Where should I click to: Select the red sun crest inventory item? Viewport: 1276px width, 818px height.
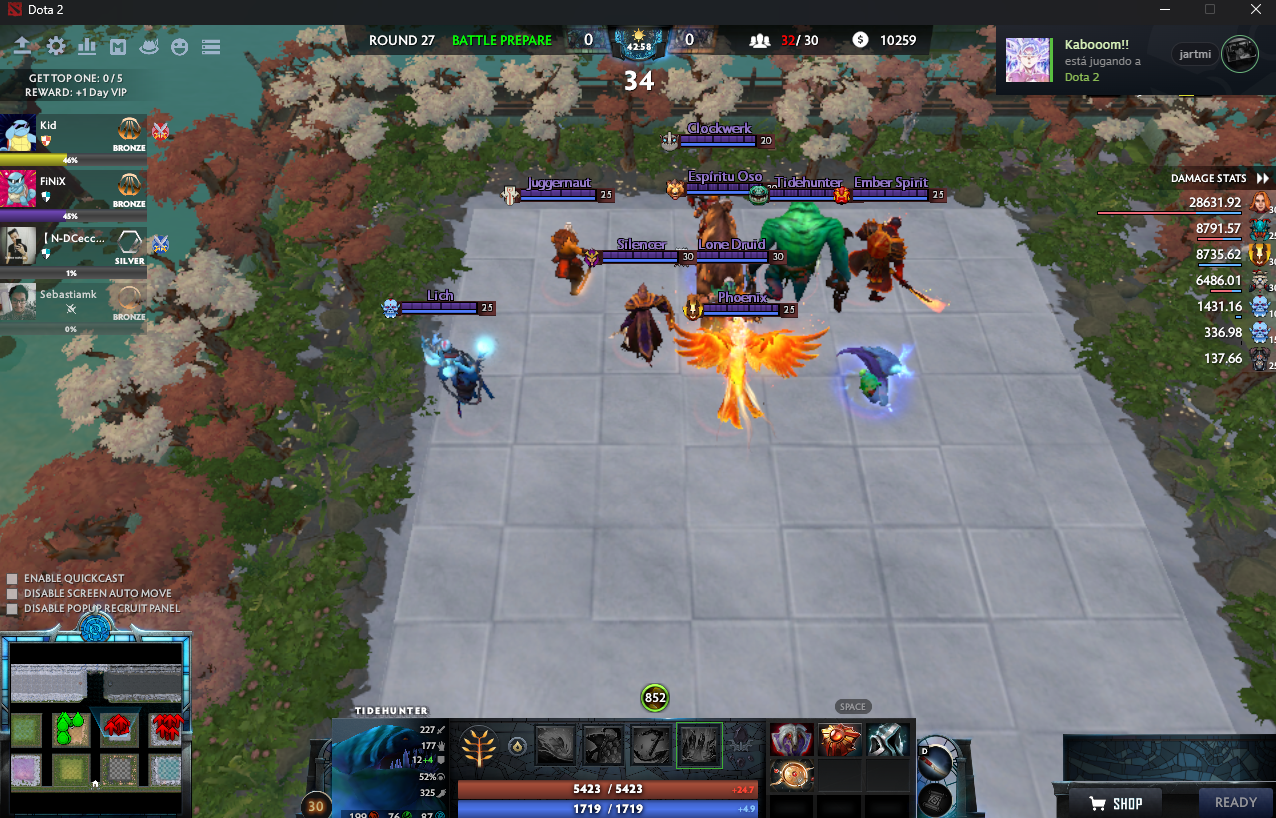[x=838, y=740]
